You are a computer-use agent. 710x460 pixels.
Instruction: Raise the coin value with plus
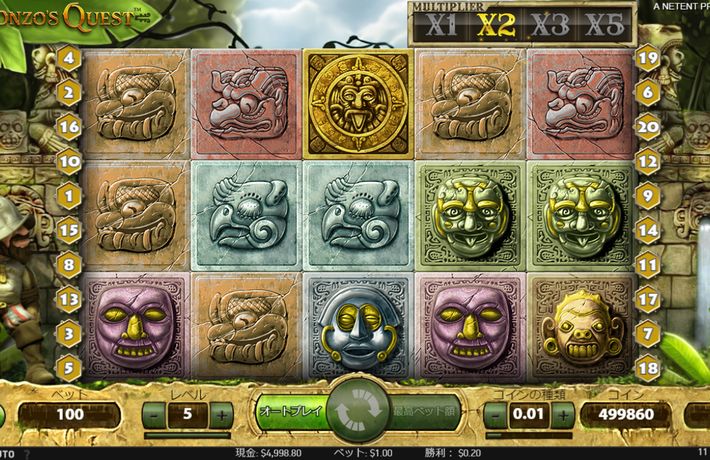563,414
